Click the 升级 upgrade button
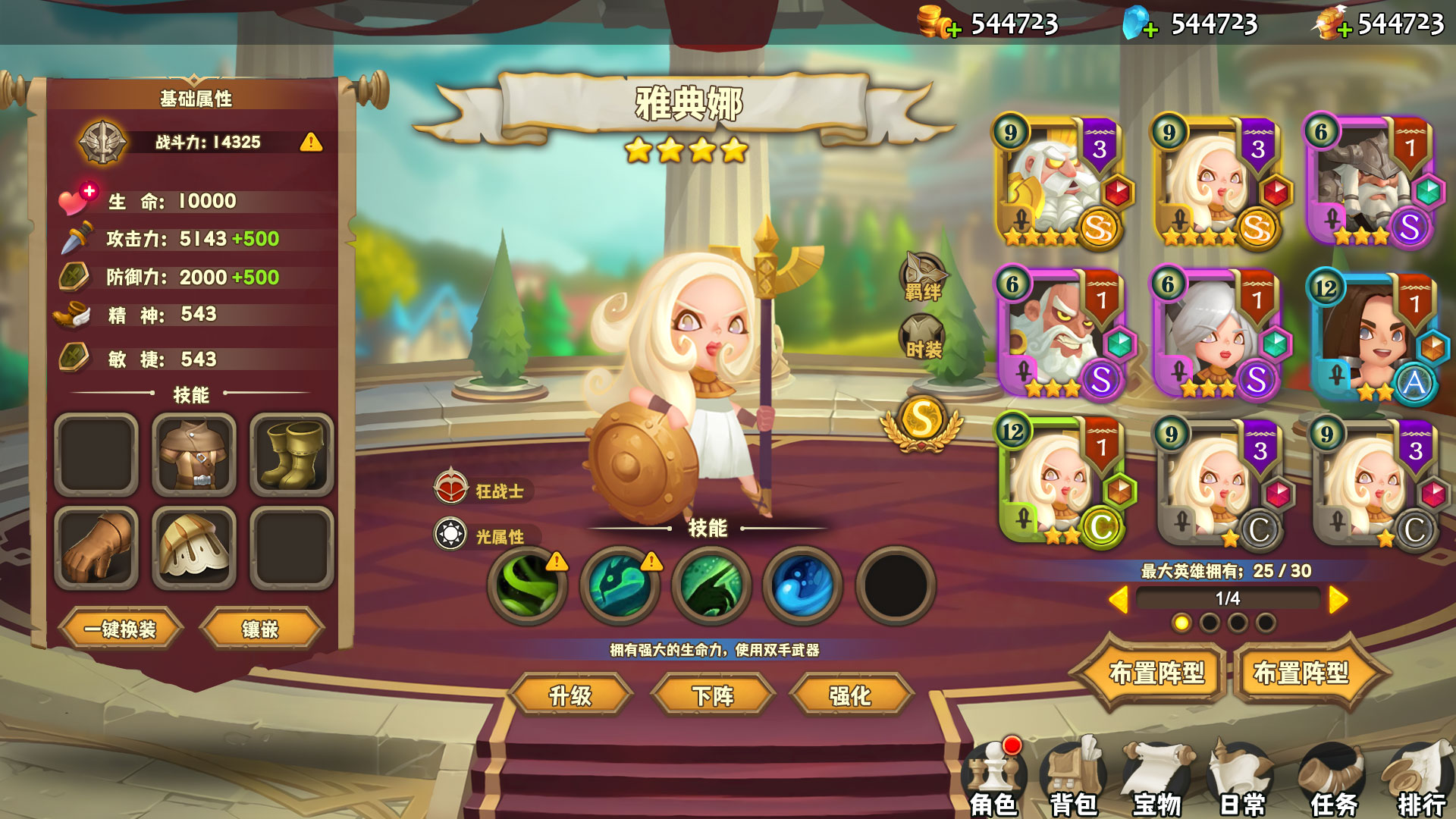 [570, 695]
